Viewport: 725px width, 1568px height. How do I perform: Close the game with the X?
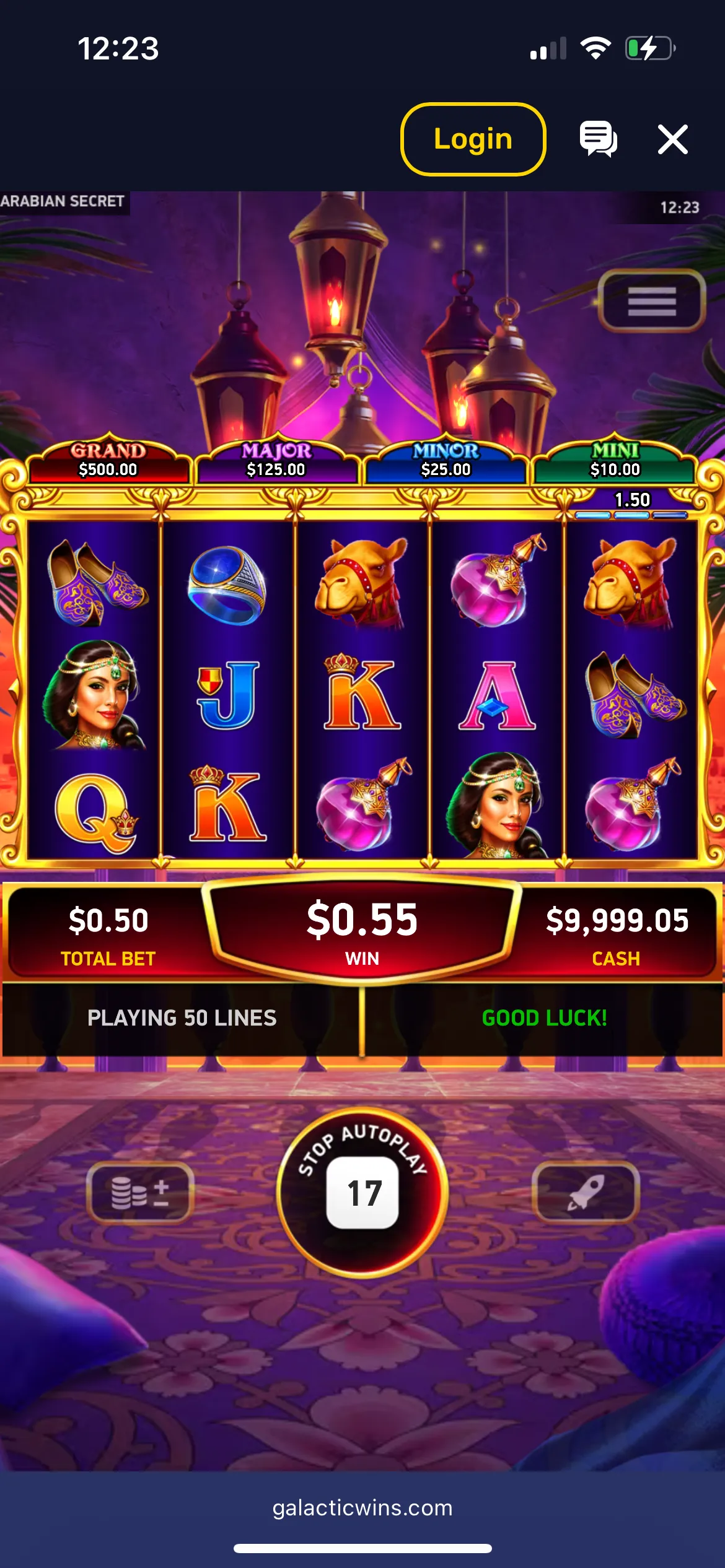672,139
